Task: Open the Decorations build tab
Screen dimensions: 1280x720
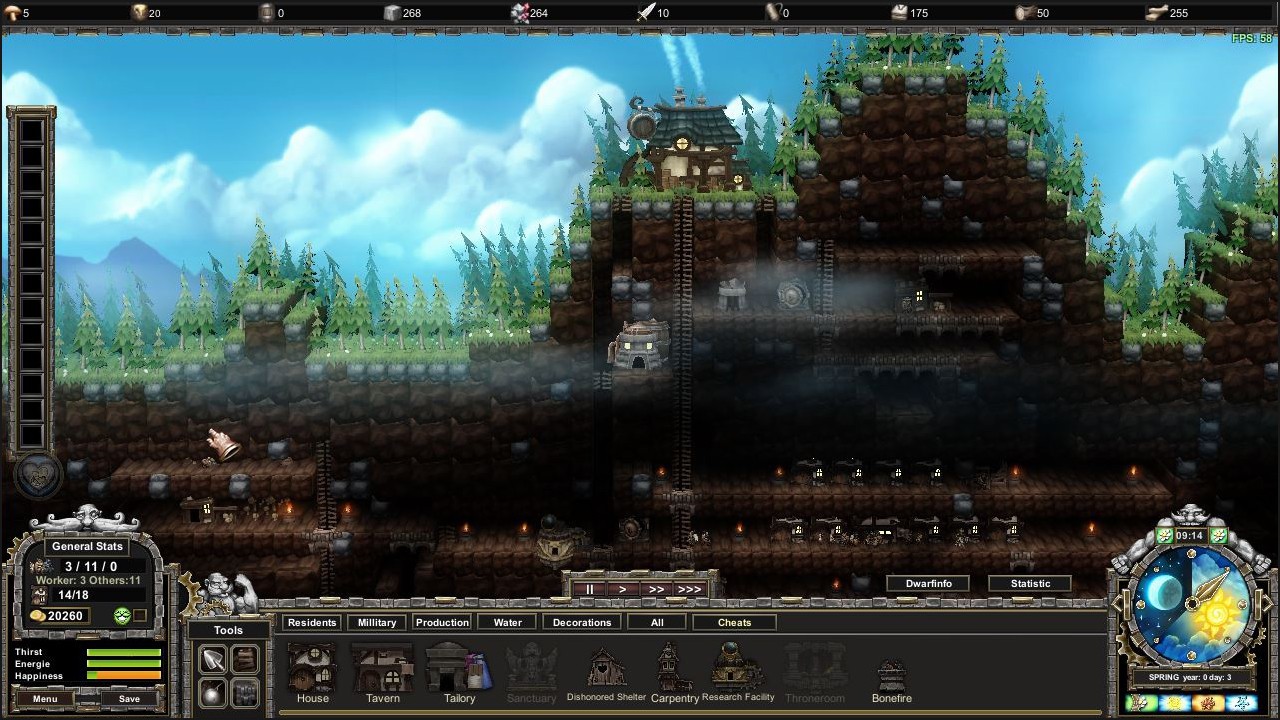Action: [581, 622]
